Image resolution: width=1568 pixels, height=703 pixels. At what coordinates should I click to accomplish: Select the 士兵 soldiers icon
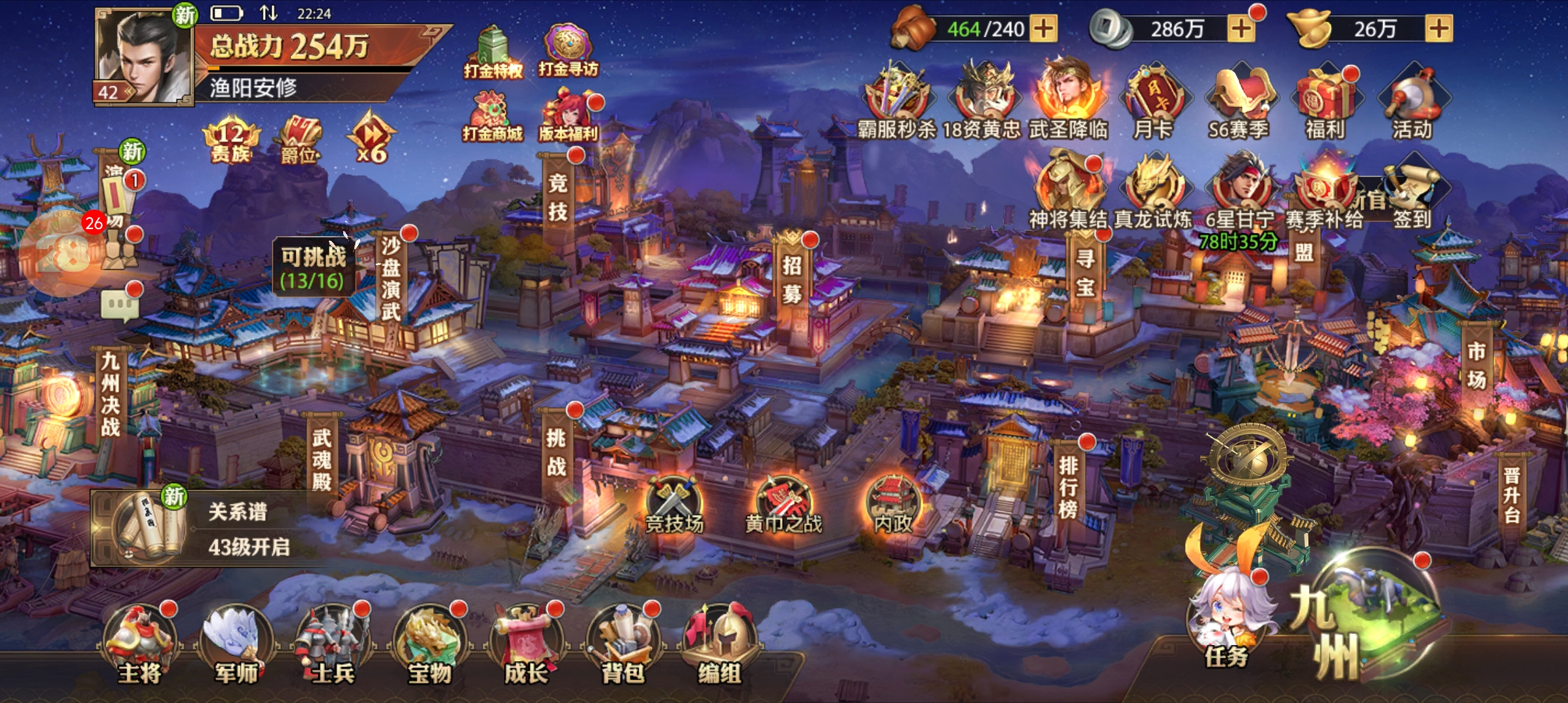click(332, 643)
